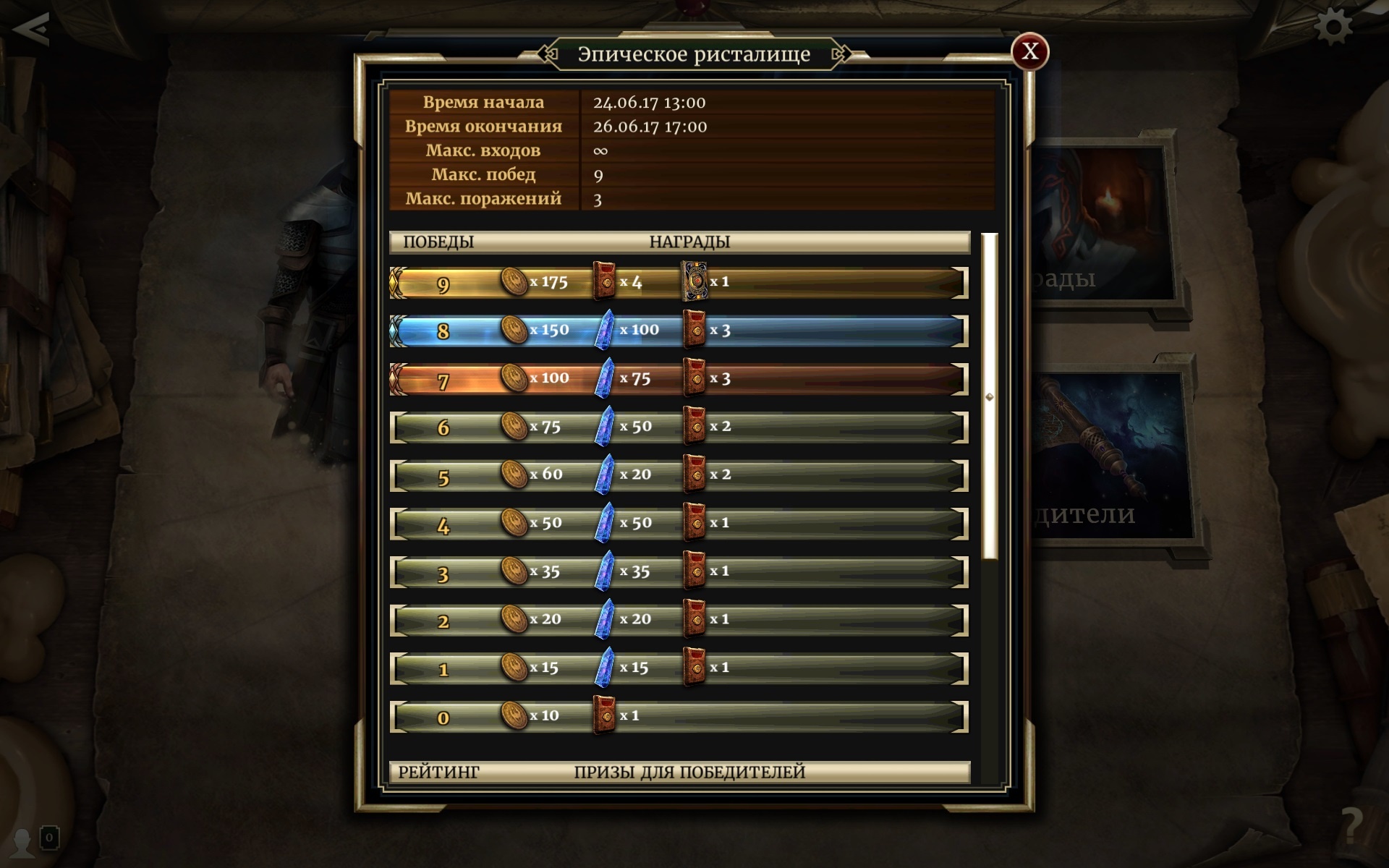This screenshot has height=868, width=1389.
Task: Select the 8 wins reward row
Action: (678, 331)
